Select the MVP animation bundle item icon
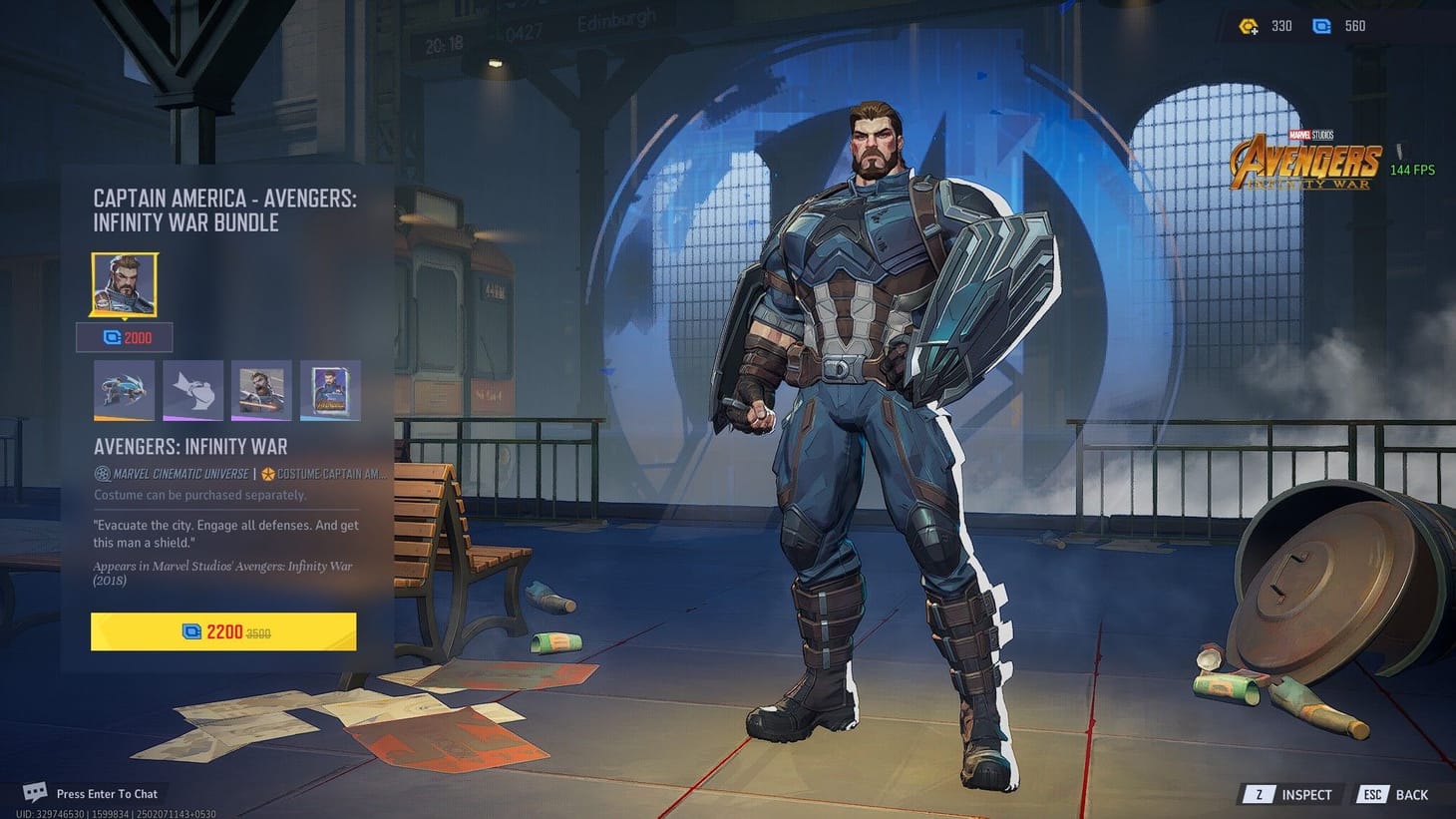Image resolution: width=1456 pixels, height=819 pixels. pos(124,389)
